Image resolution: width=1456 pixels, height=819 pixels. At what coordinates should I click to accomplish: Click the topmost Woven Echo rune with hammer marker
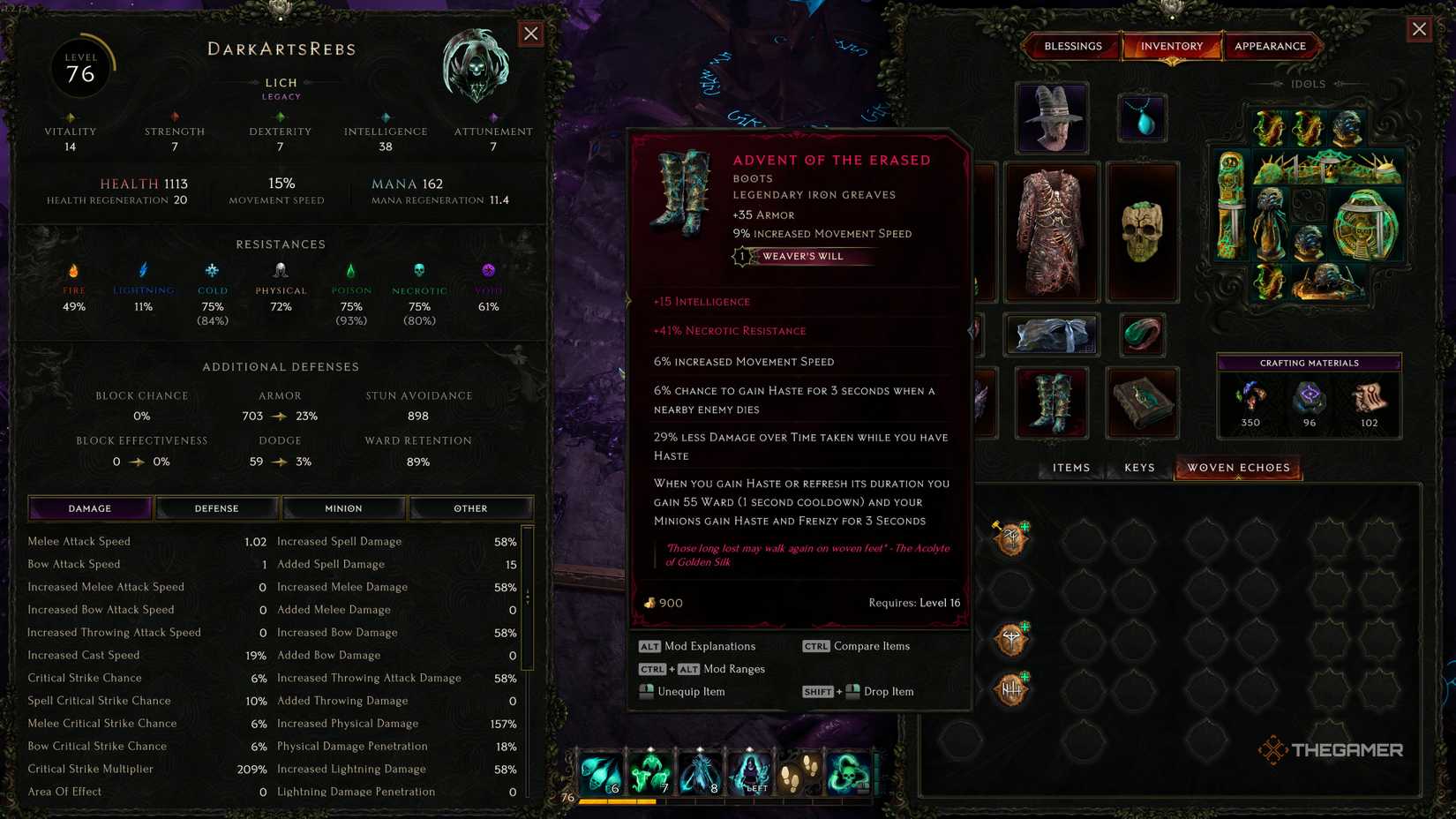pyautogui.click(x=1009, y=537)
